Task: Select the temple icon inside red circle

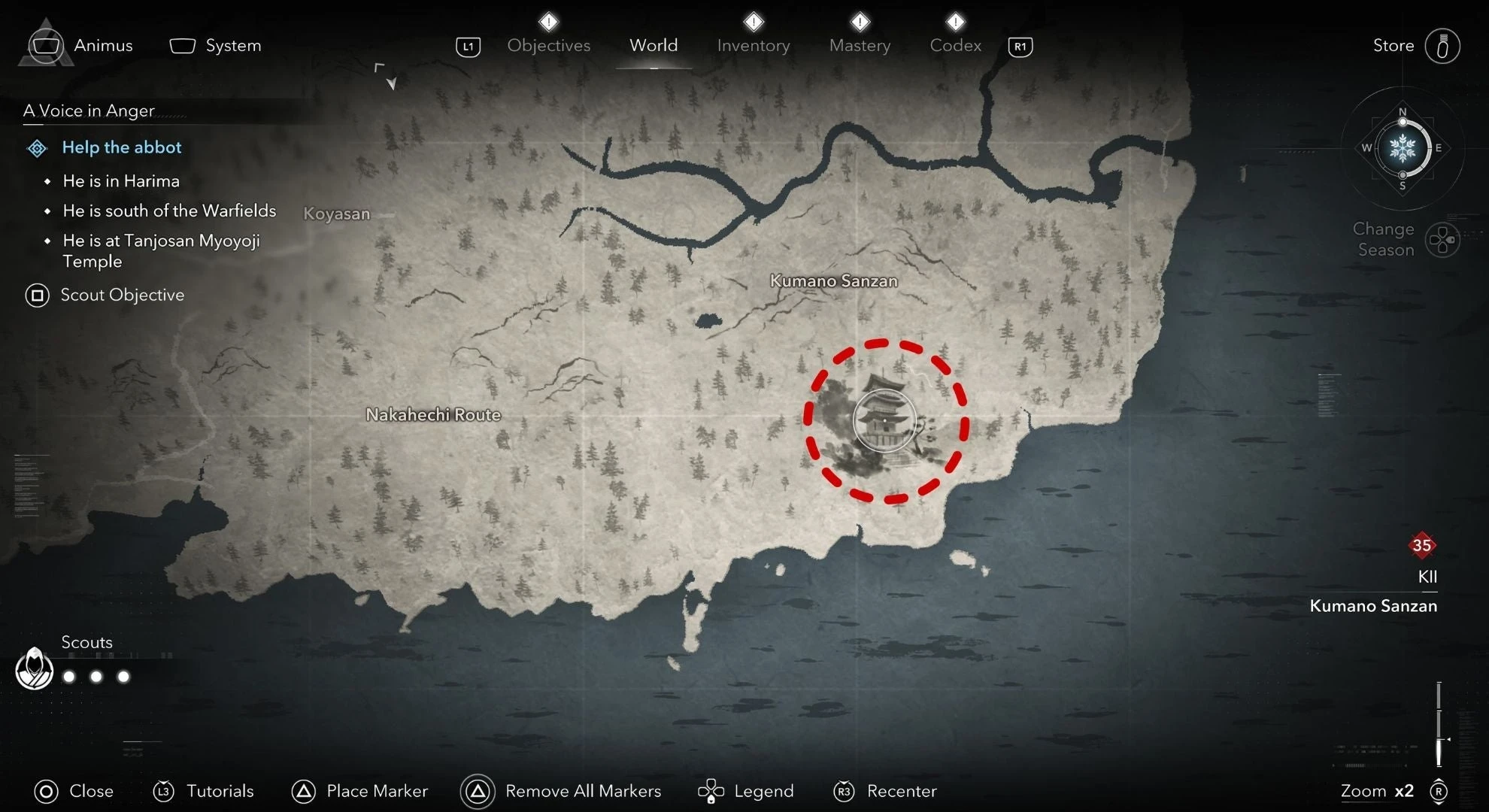Action: 885,420
